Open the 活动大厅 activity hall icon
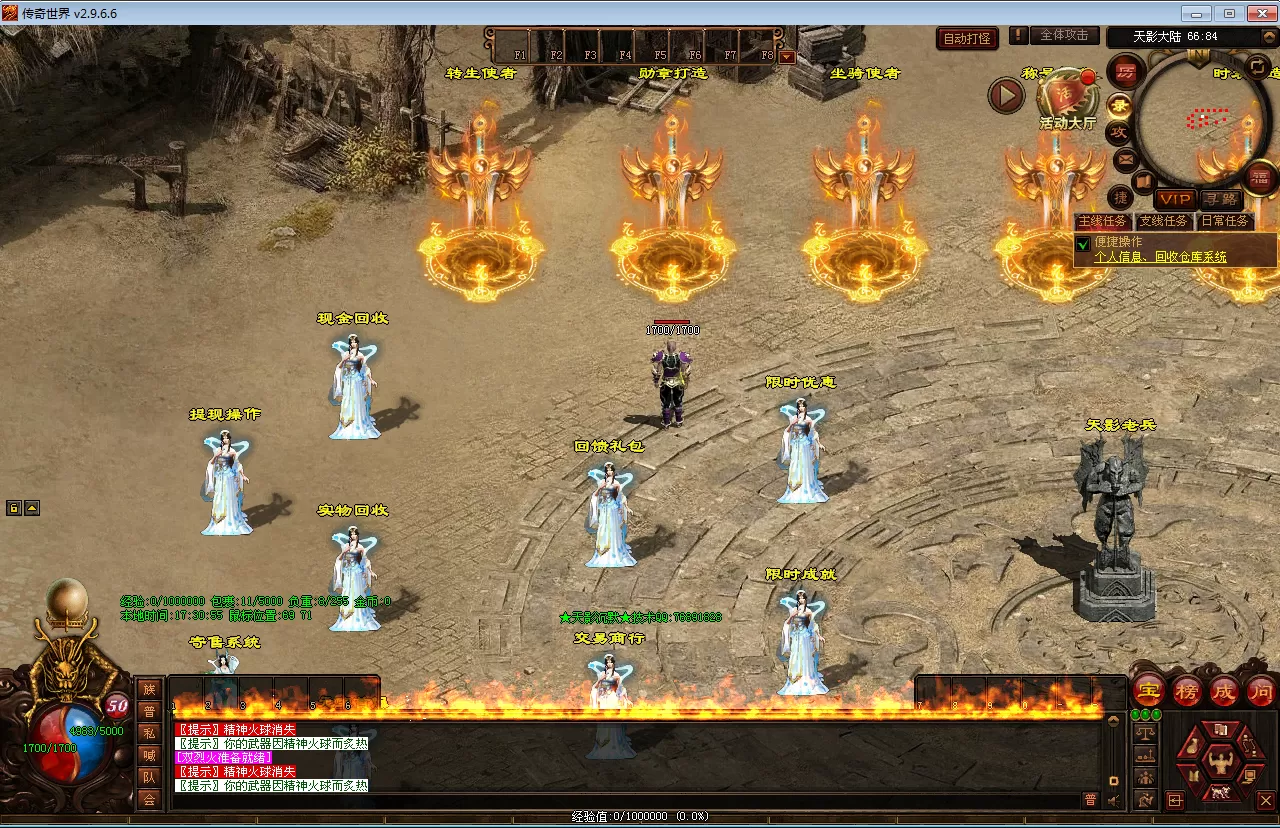1280x828 pixels. coord(1068,102)
